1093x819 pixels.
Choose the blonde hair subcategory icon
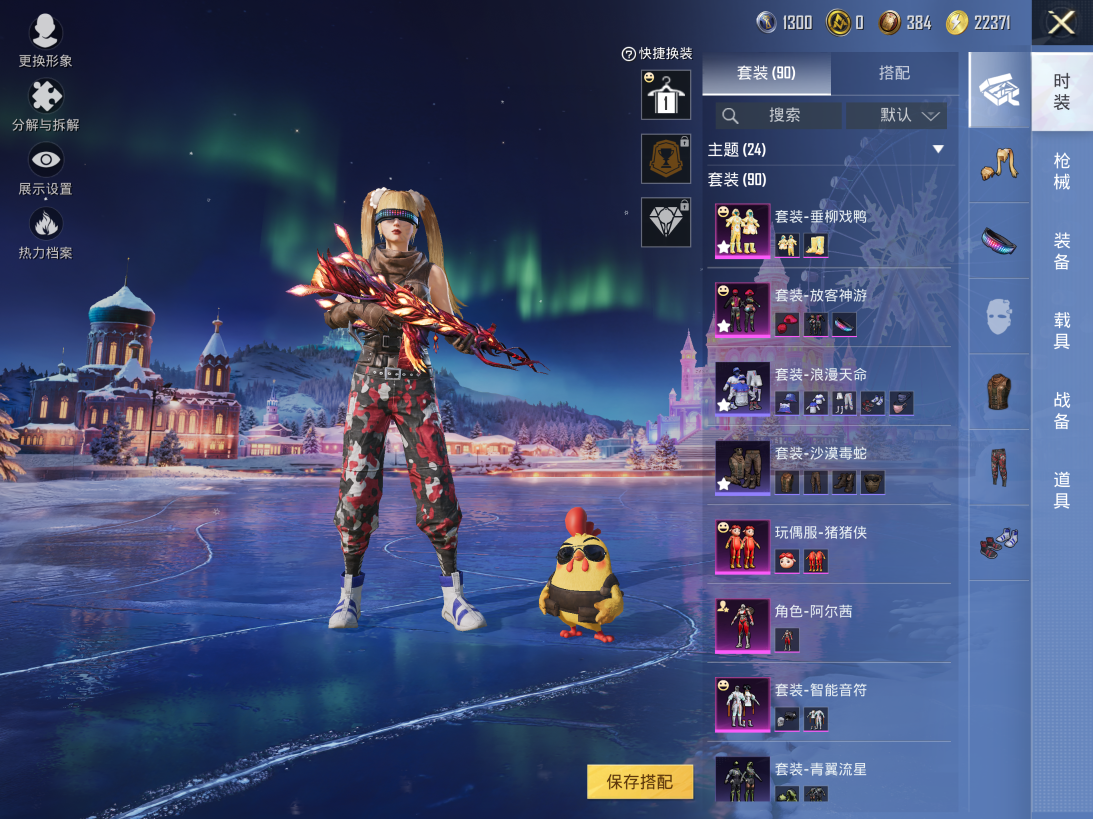[x=999, y=165]
